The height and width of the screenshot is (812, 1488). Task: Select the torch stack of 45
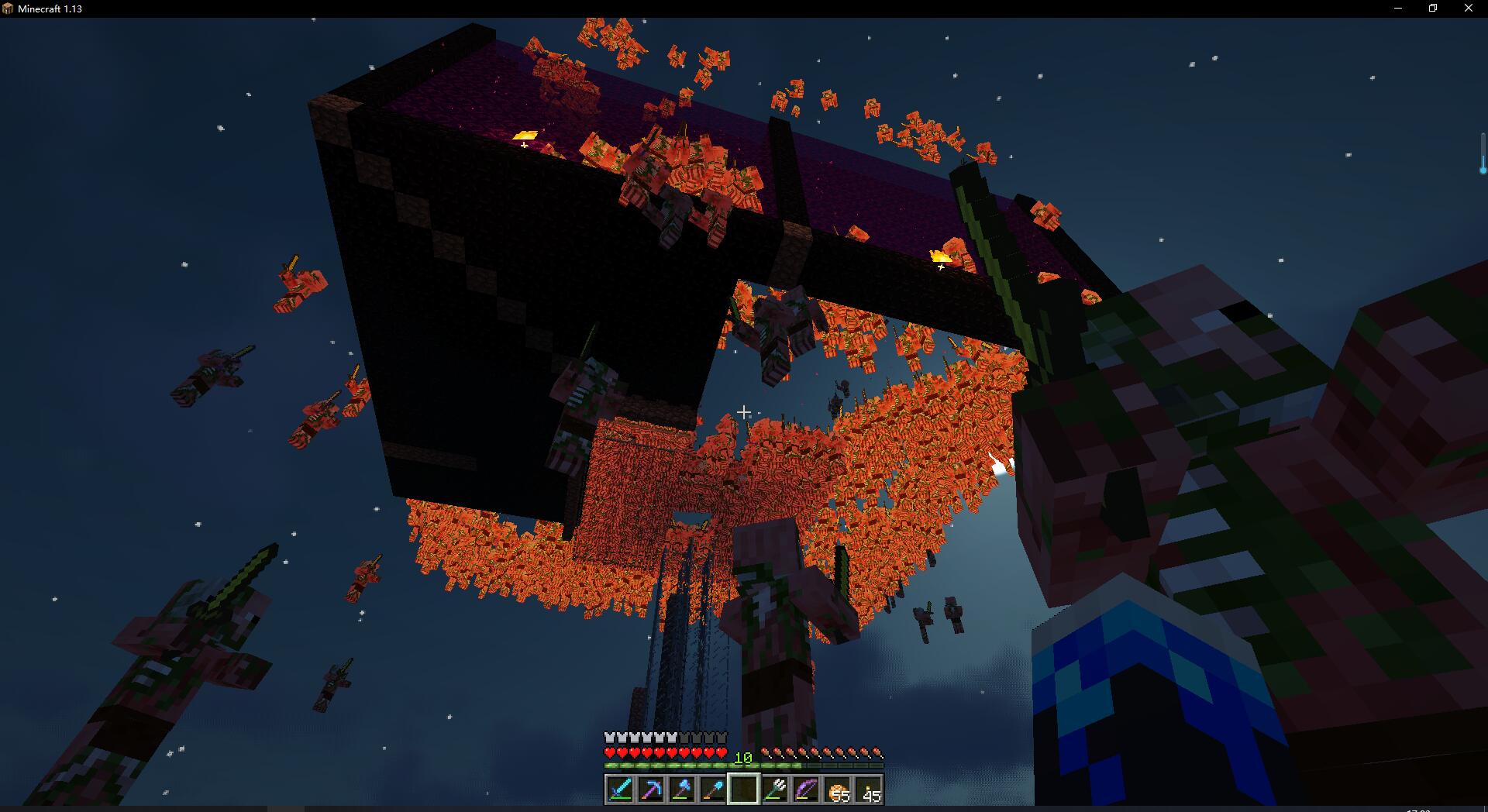click(x=868, y=790)
